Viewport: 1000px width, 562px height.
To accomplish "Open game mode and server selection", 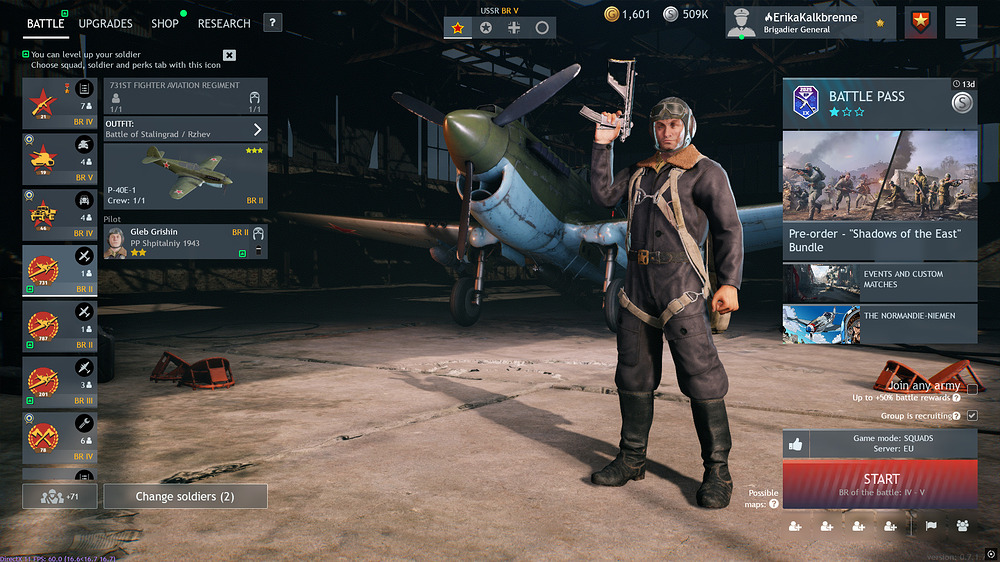I will [x=880, y=444].
